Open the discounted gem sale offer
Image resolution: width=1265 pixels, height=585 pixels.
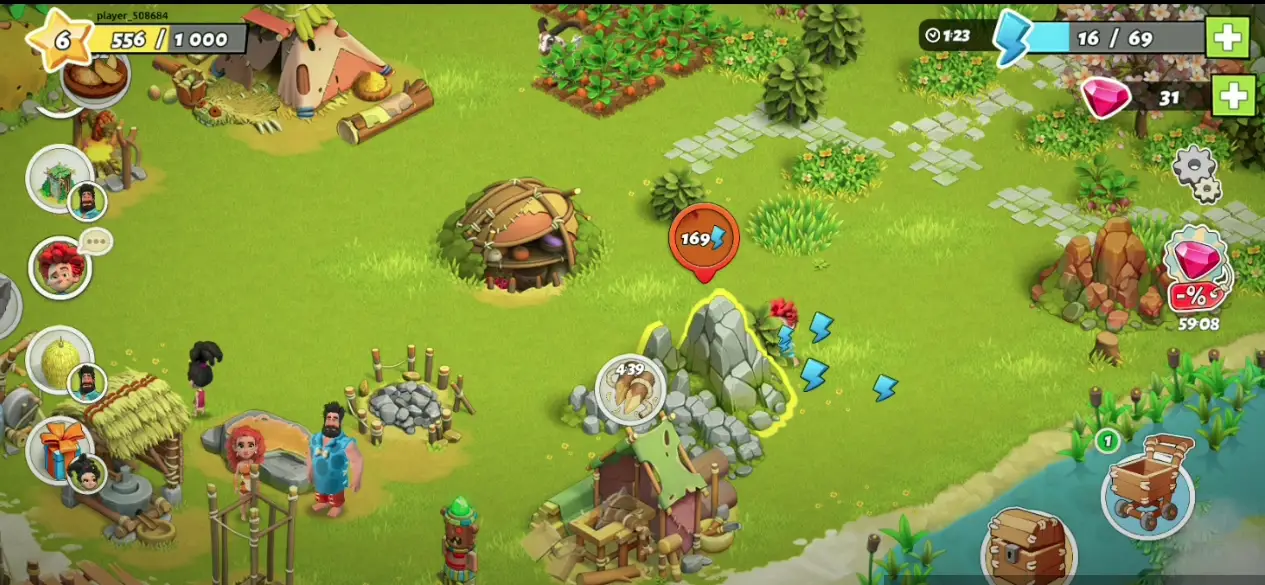coord(1197,270)
